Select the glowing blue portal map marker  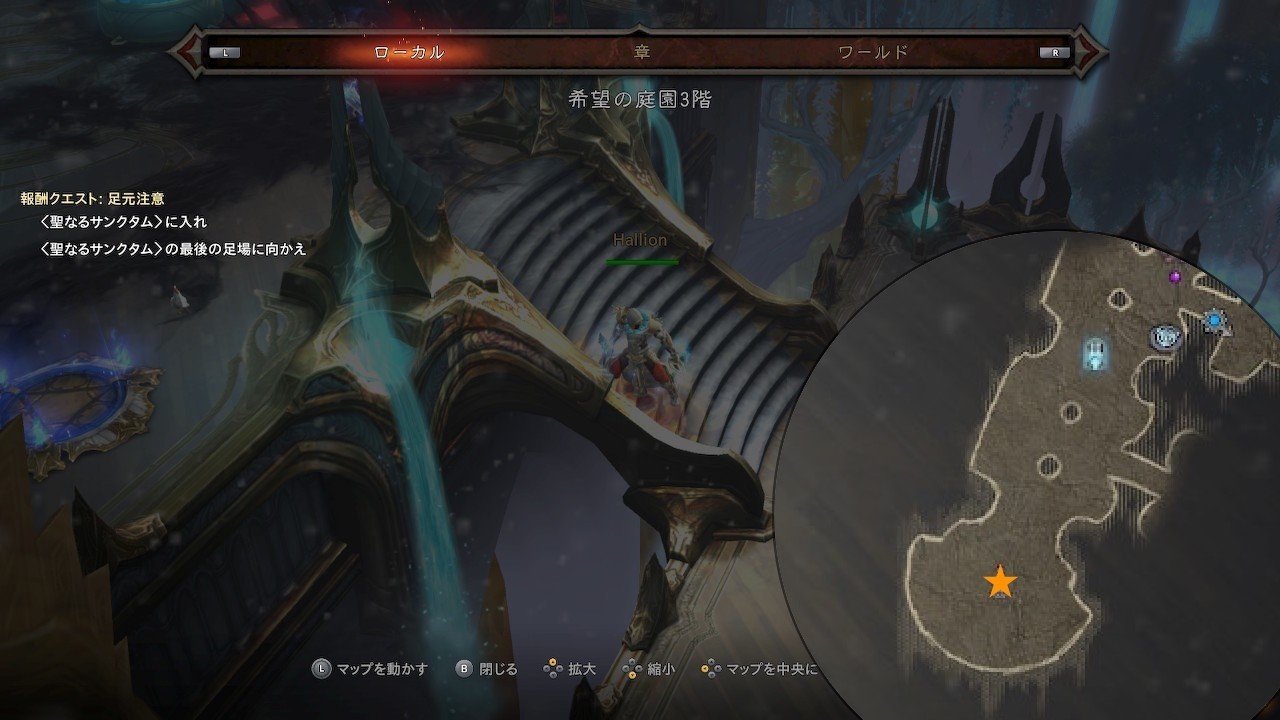click(x=1097, y=353)
